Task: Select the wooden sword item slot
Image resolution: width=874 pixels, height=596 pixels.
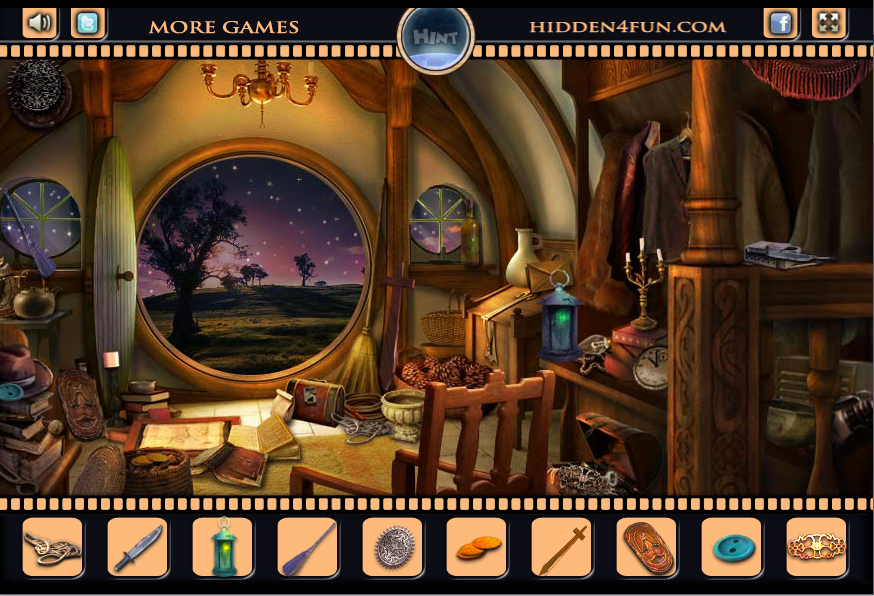Action: click(562, 547)
